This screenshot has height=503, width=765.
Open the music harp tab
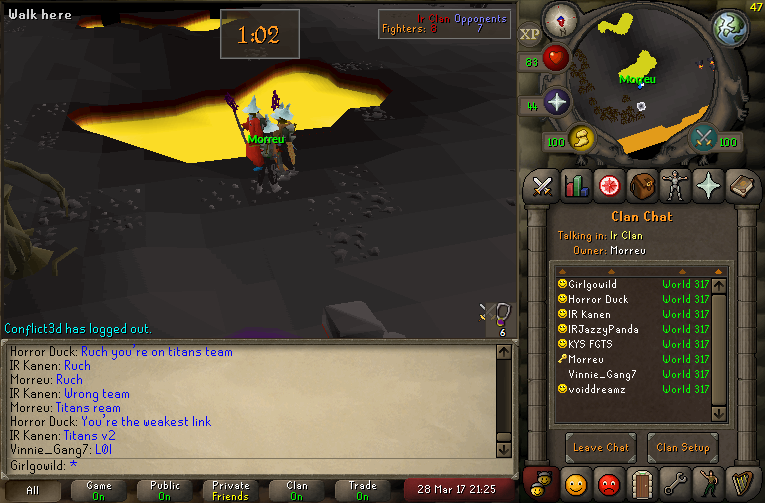740,485
